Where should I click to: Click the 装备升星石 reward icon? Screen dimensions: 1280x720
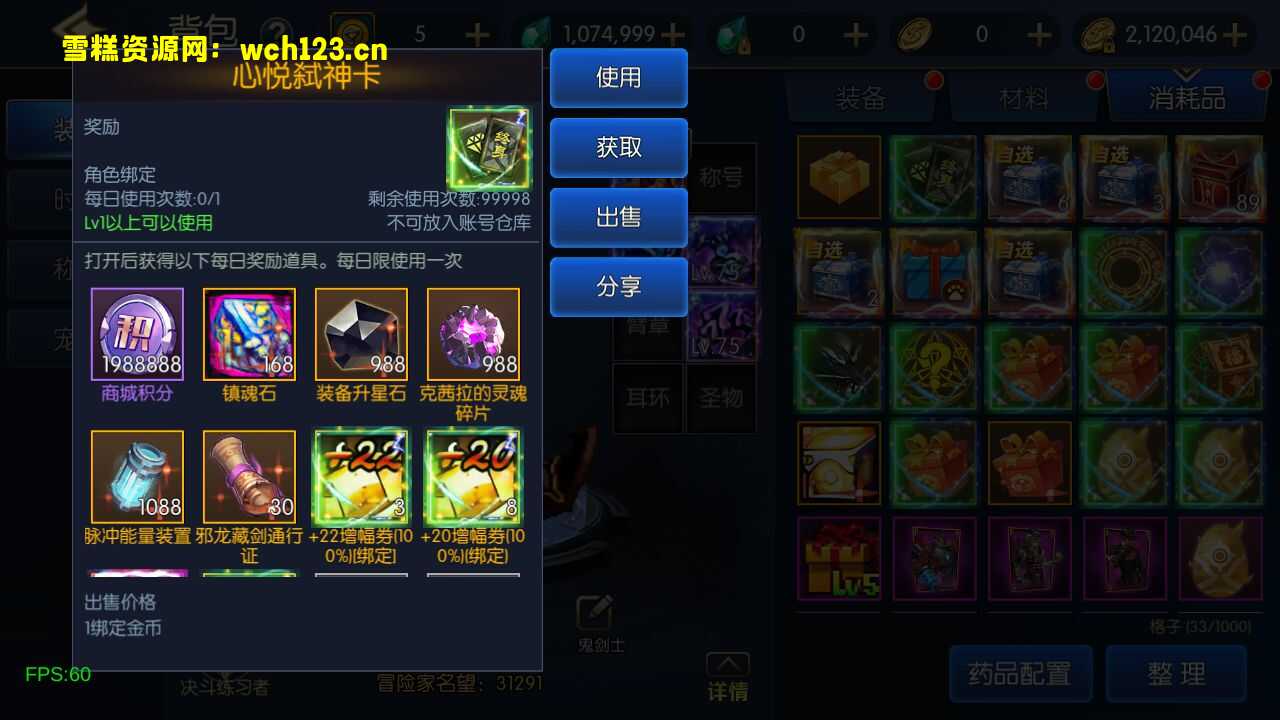[361, 332]
